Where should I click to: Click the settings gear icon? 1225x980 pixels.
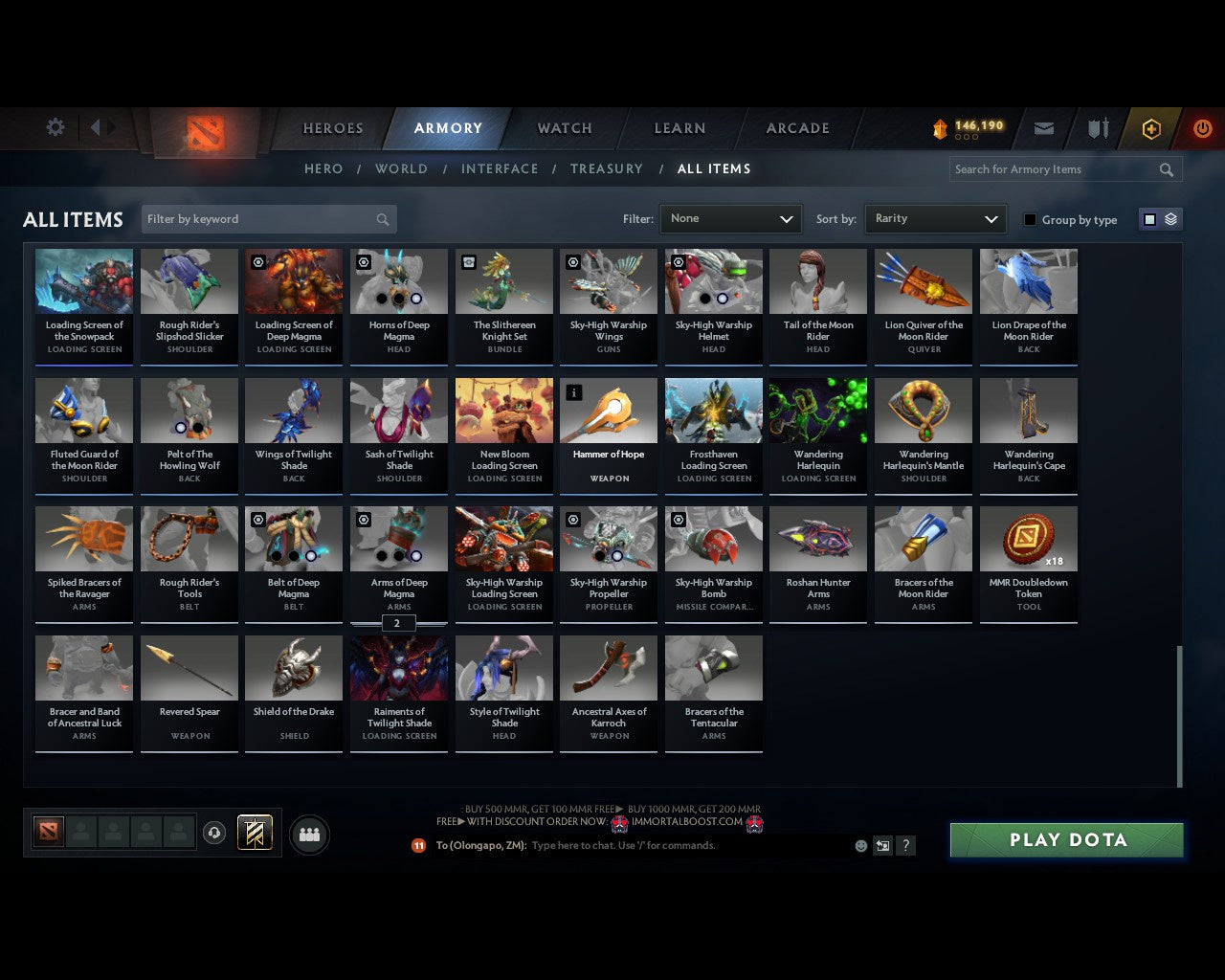pos(55,126)
